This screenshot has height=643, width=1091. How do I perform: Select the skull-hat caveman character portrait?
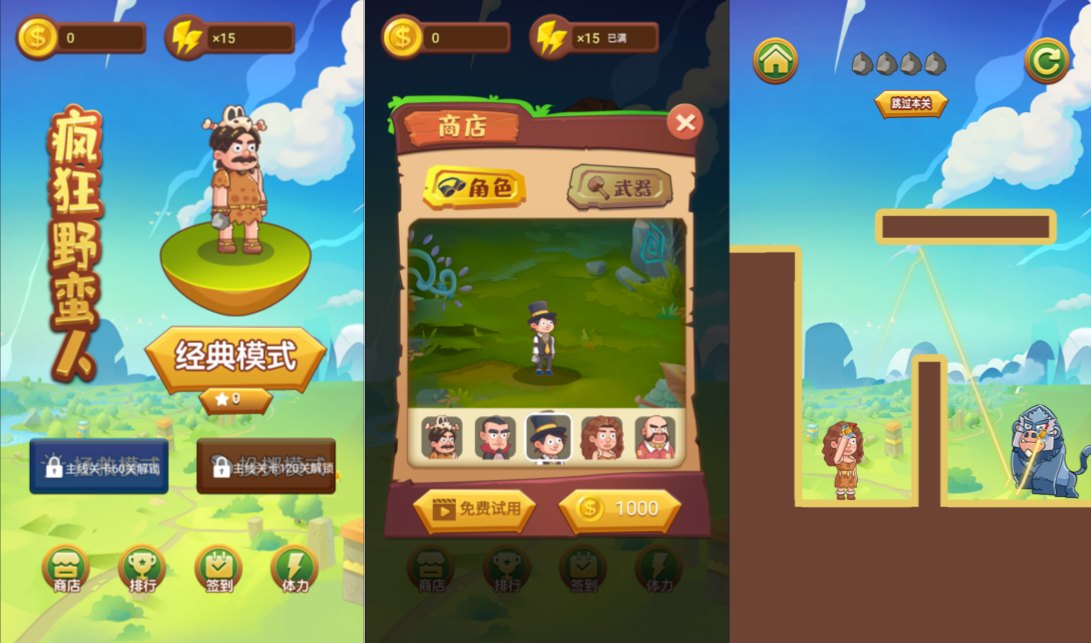441,438
